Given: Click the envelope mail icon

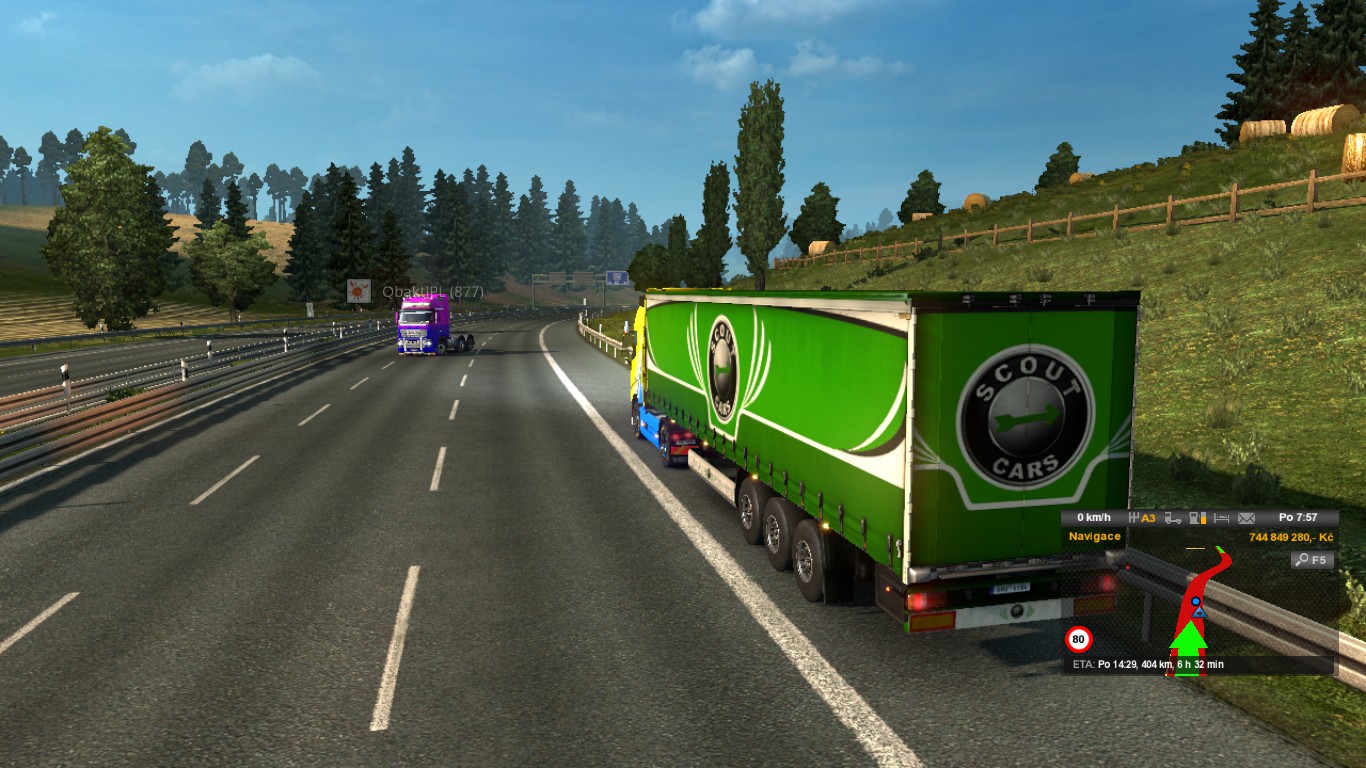Looking at the screenshot, I should pos(1246,518).
